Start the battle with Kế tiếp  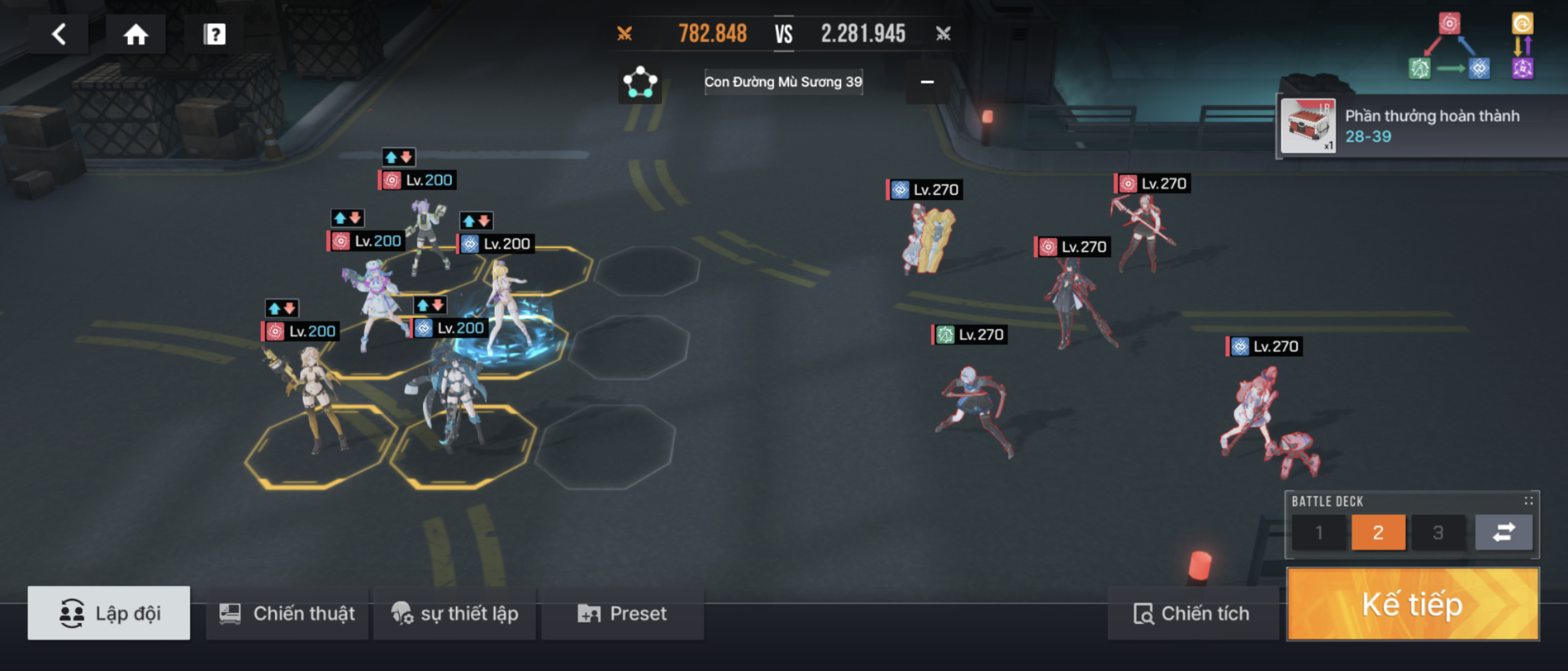1412,604
